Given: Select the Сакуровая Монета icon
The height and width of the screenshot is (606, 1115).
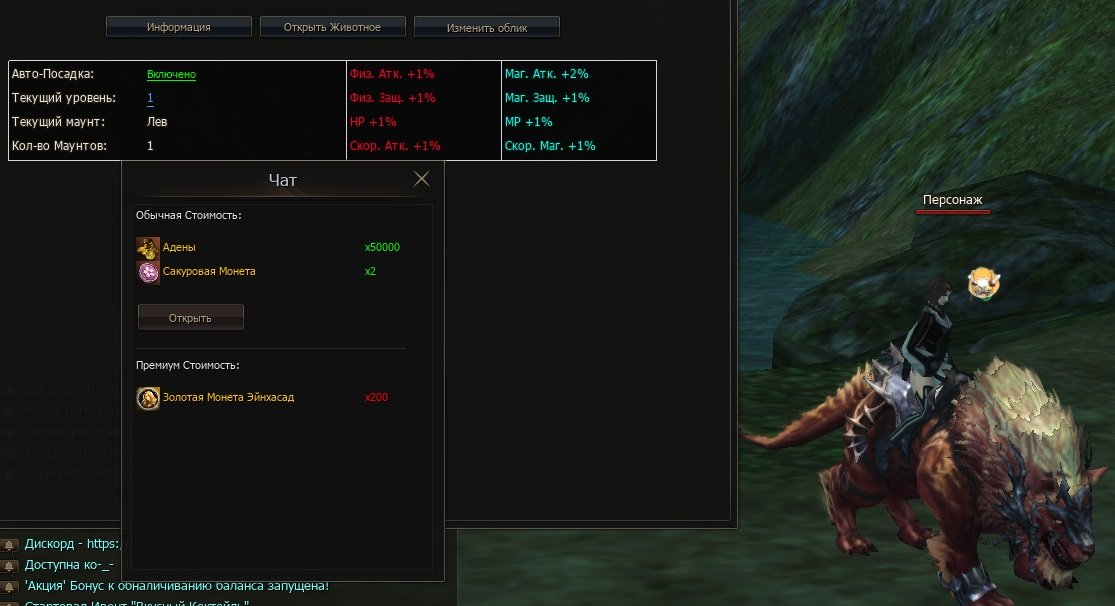Looking at the screenshot, I should (x=148, y=272).
